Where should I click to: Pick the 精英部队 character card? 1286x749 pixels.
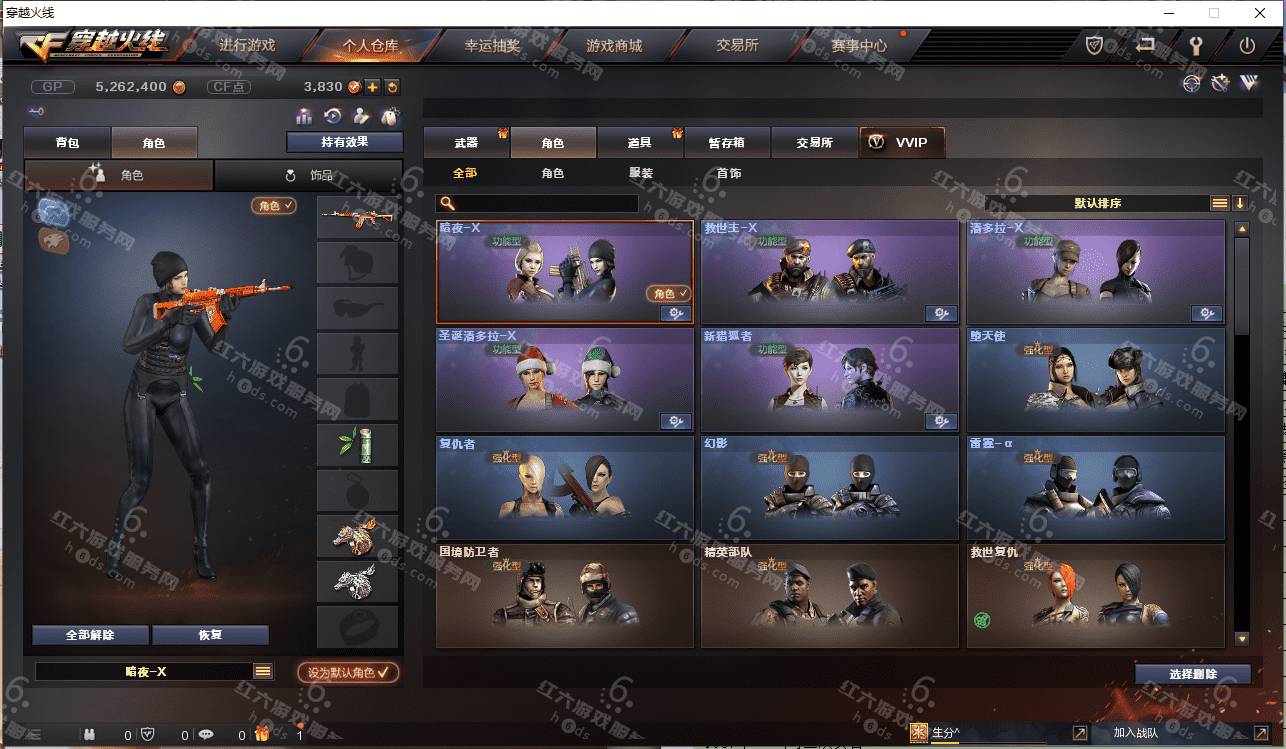click(829, 595)
